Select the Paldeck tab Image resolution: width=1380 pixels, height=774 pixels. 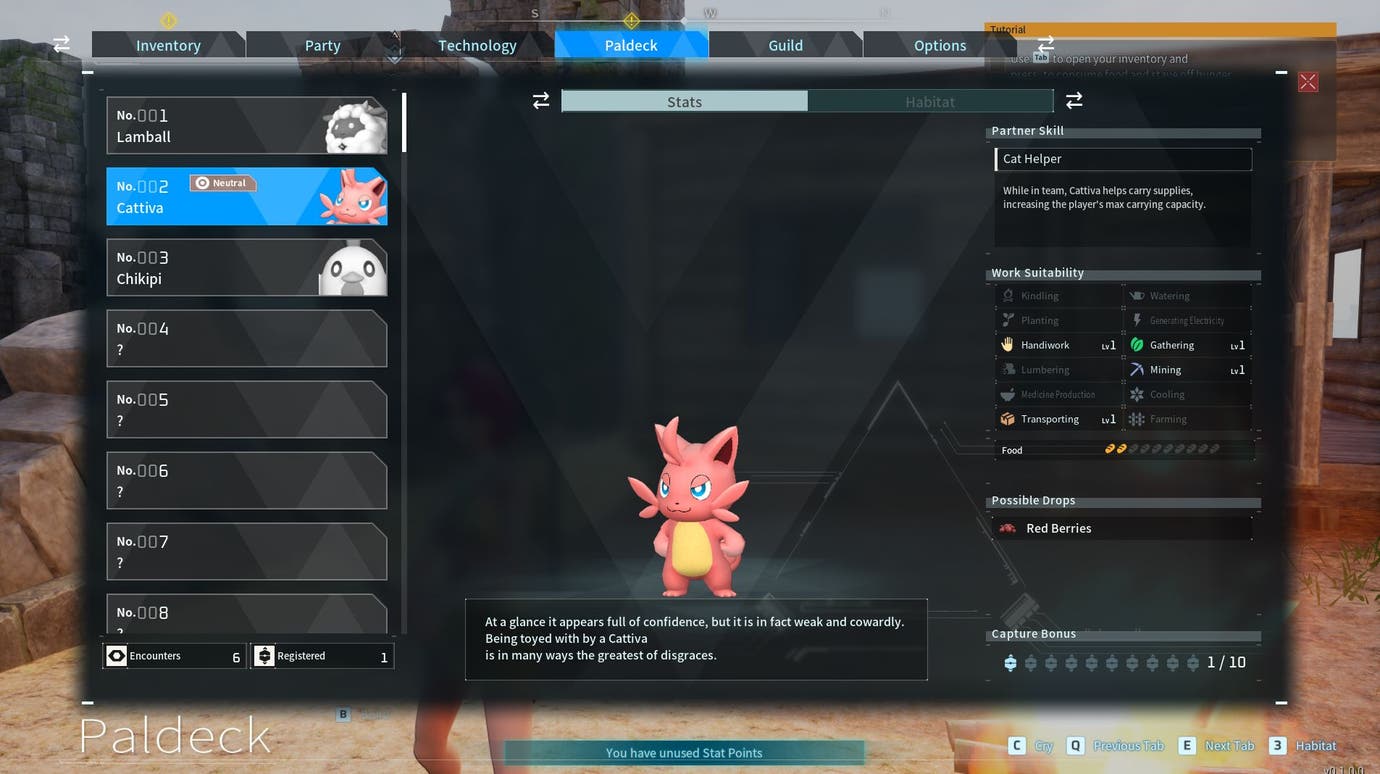tap(631, 45)
